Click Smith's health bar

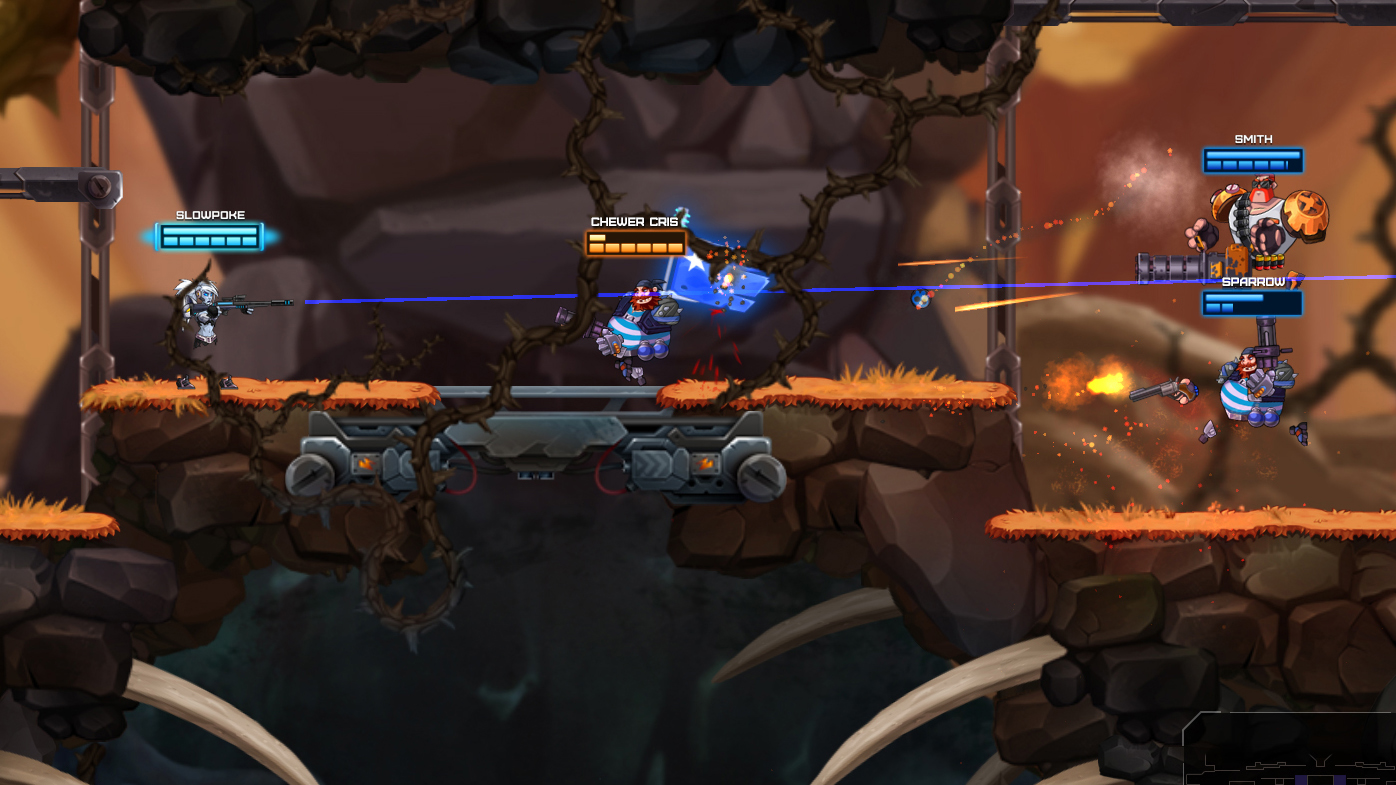click(x=1252, y=160)
